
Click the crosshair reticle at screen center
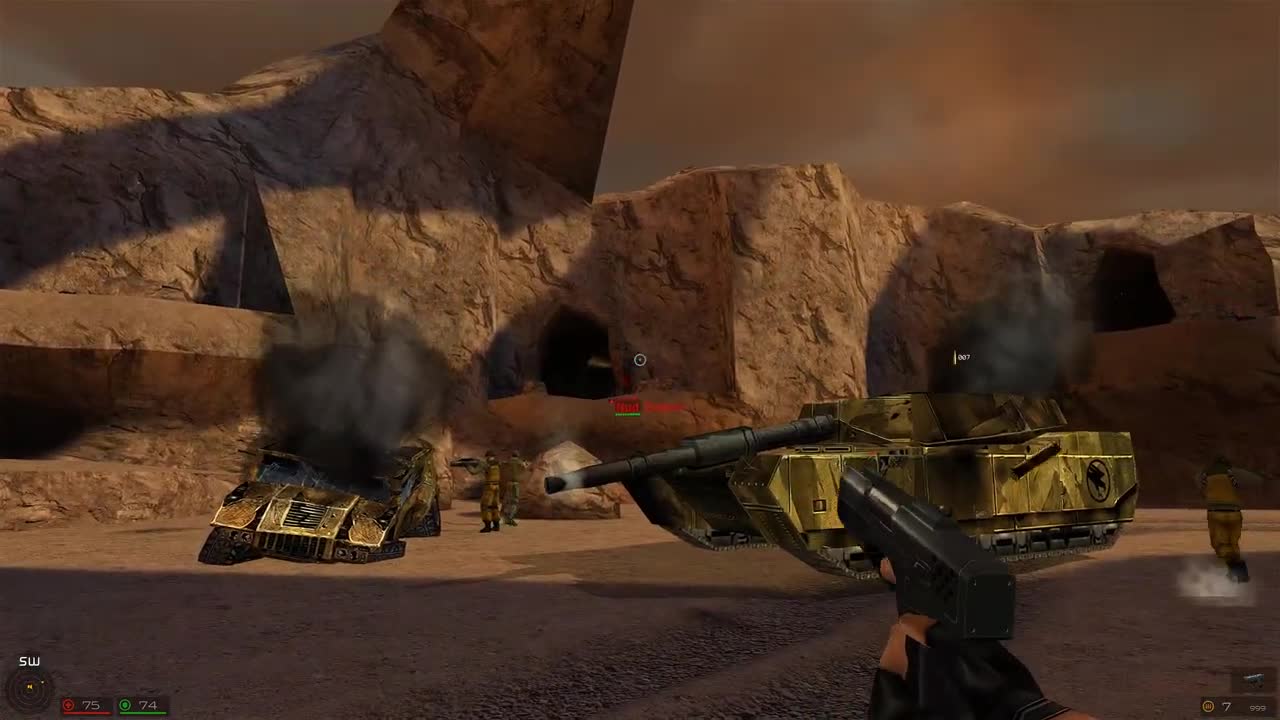(x=639, y=360)
